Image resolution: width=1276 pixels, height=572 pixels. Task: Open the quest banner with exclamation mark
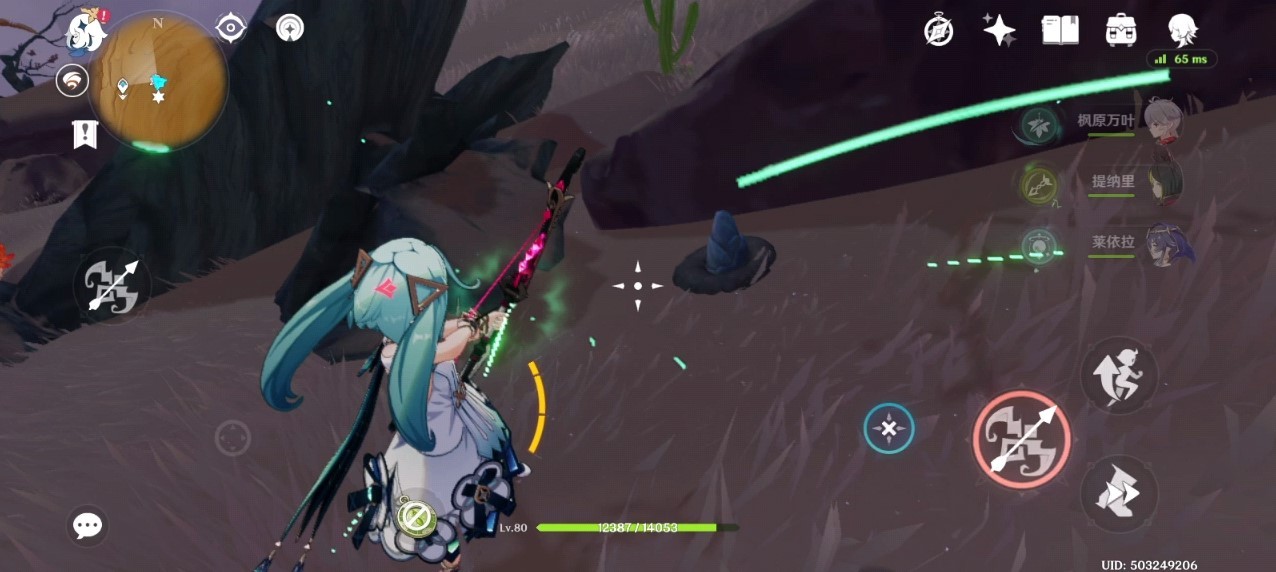click(x=85, y=133)
